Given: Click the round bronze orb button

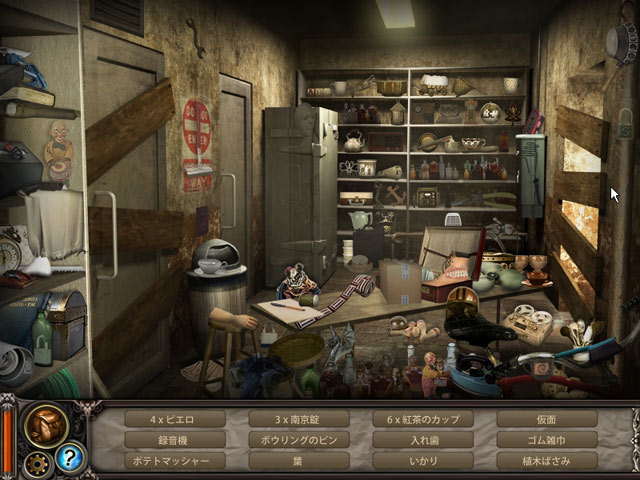Looking at the screenshot, I should [46, 424].
